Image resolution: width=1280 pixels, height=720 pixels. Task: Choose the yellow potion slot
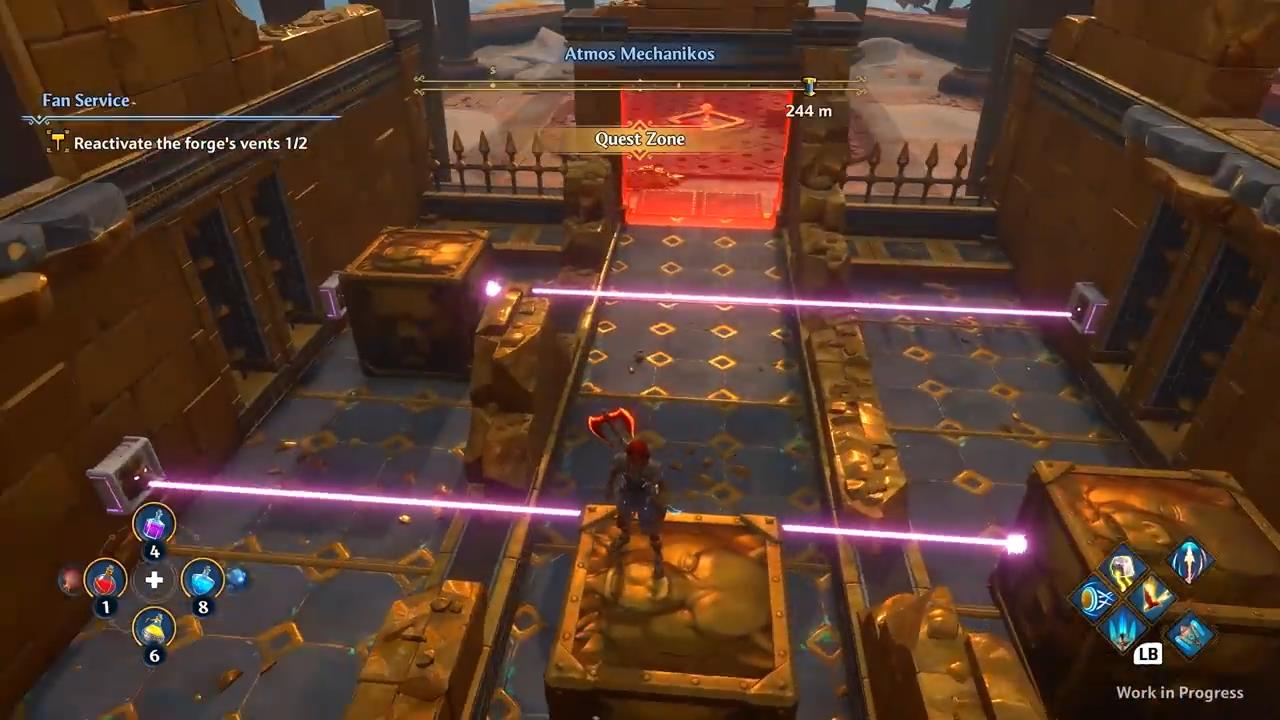click(154, 630)
